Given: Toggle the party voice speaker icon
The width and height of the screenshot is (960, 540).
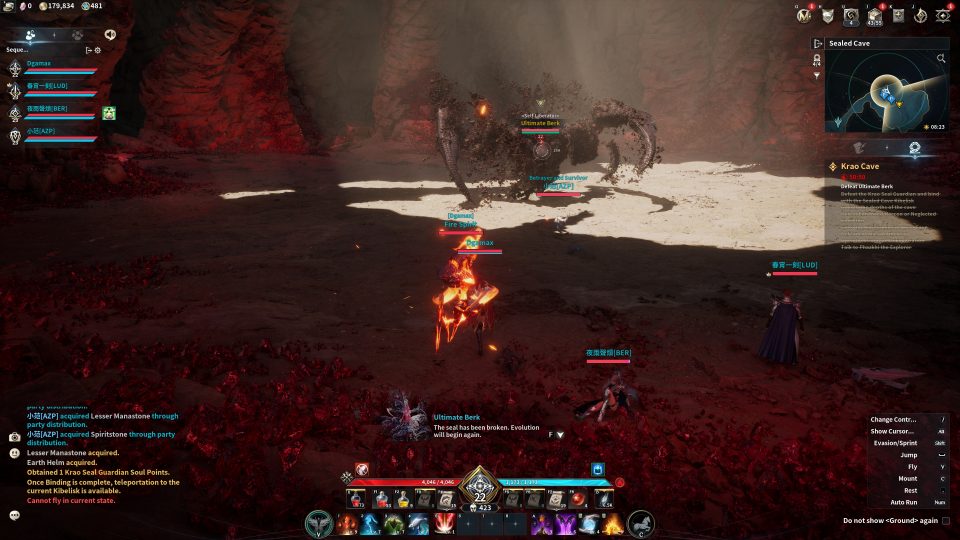Looking at the screenshot, I should 110,34.
